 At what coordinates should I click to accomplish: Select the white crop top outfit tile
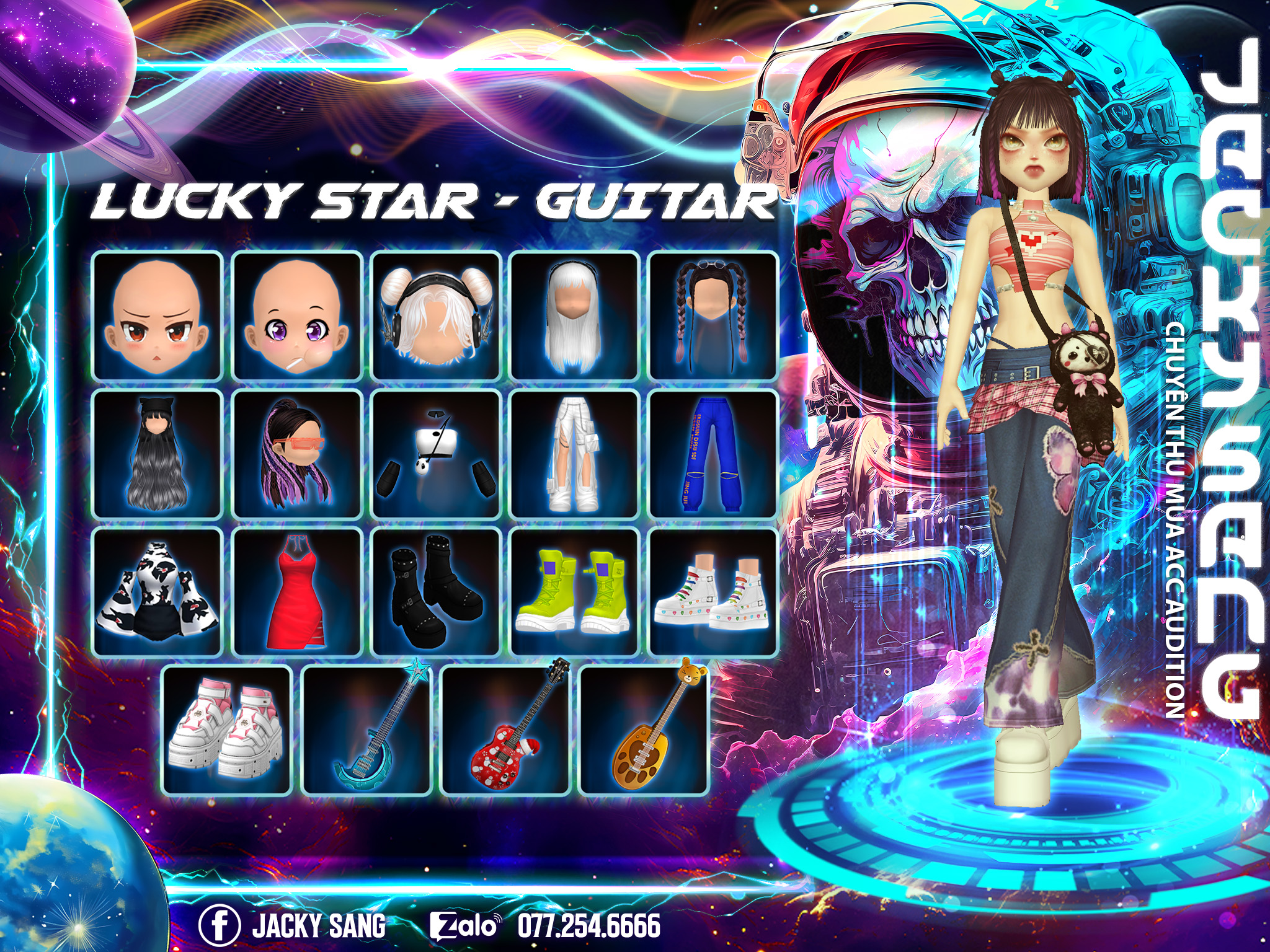435,454
